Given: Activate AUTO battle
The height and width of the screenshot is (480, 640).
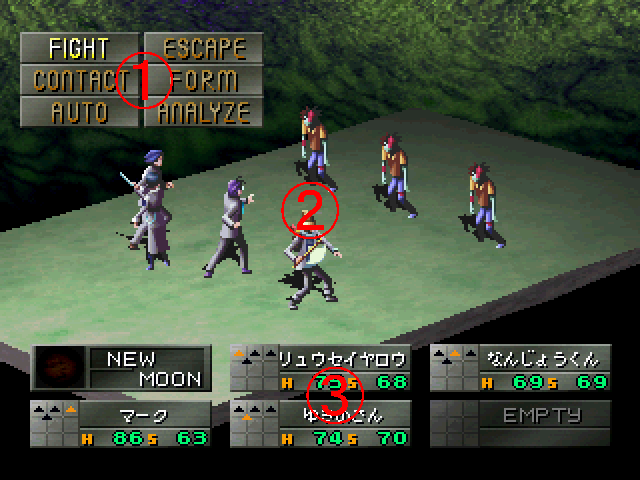Looking at the screenshot, I should (x=79, y=111).
